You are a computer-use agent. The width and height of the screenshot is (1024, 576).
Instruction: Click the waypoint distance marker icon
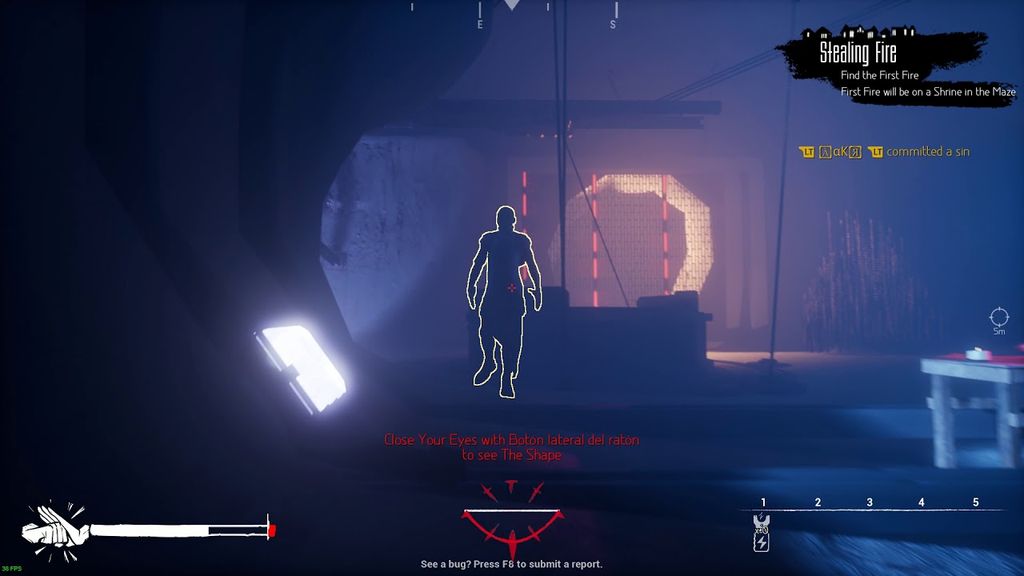[x=999, y=318]
